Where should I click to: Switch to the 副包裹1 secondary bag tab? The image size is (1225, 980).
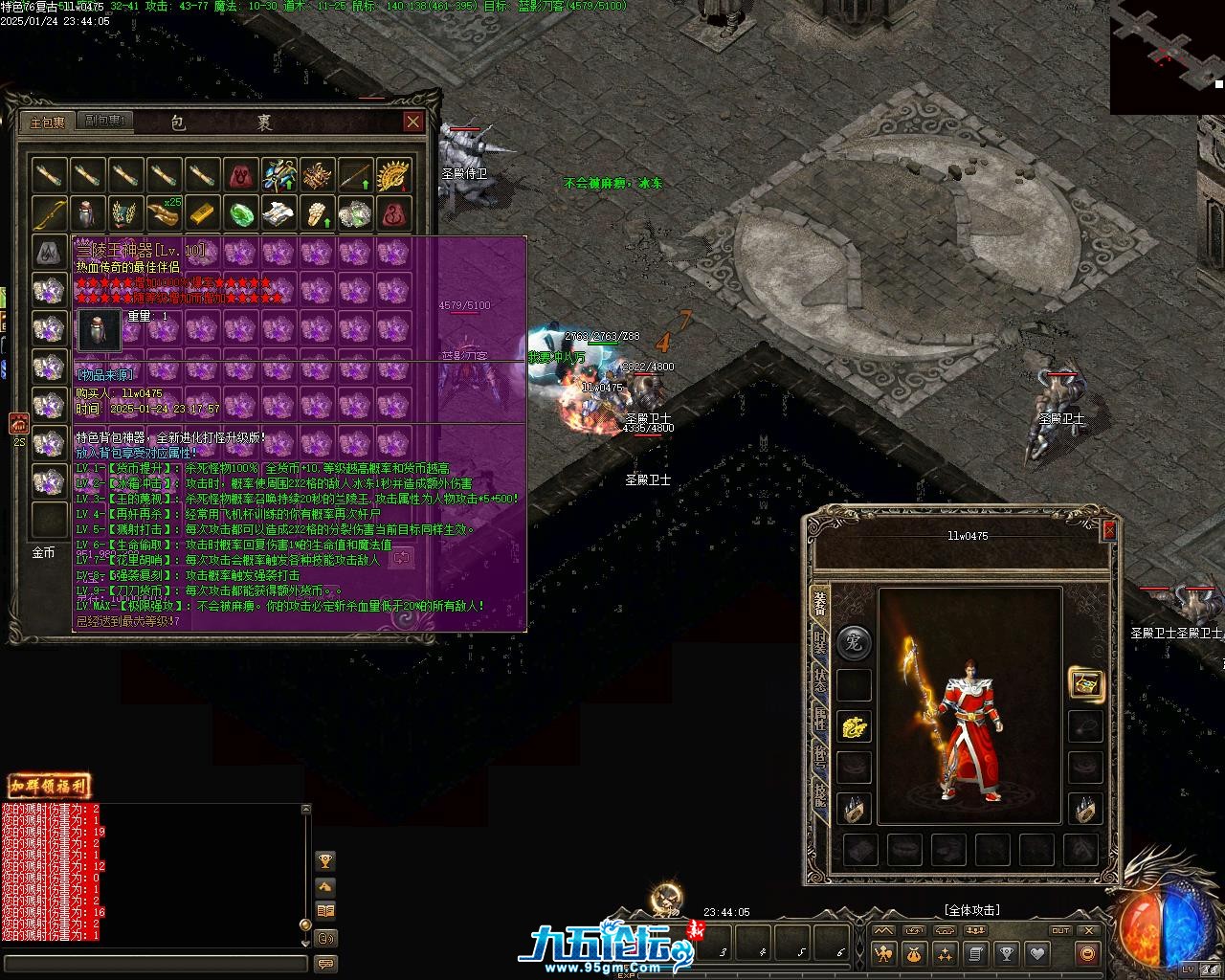(x=104, y=122)
